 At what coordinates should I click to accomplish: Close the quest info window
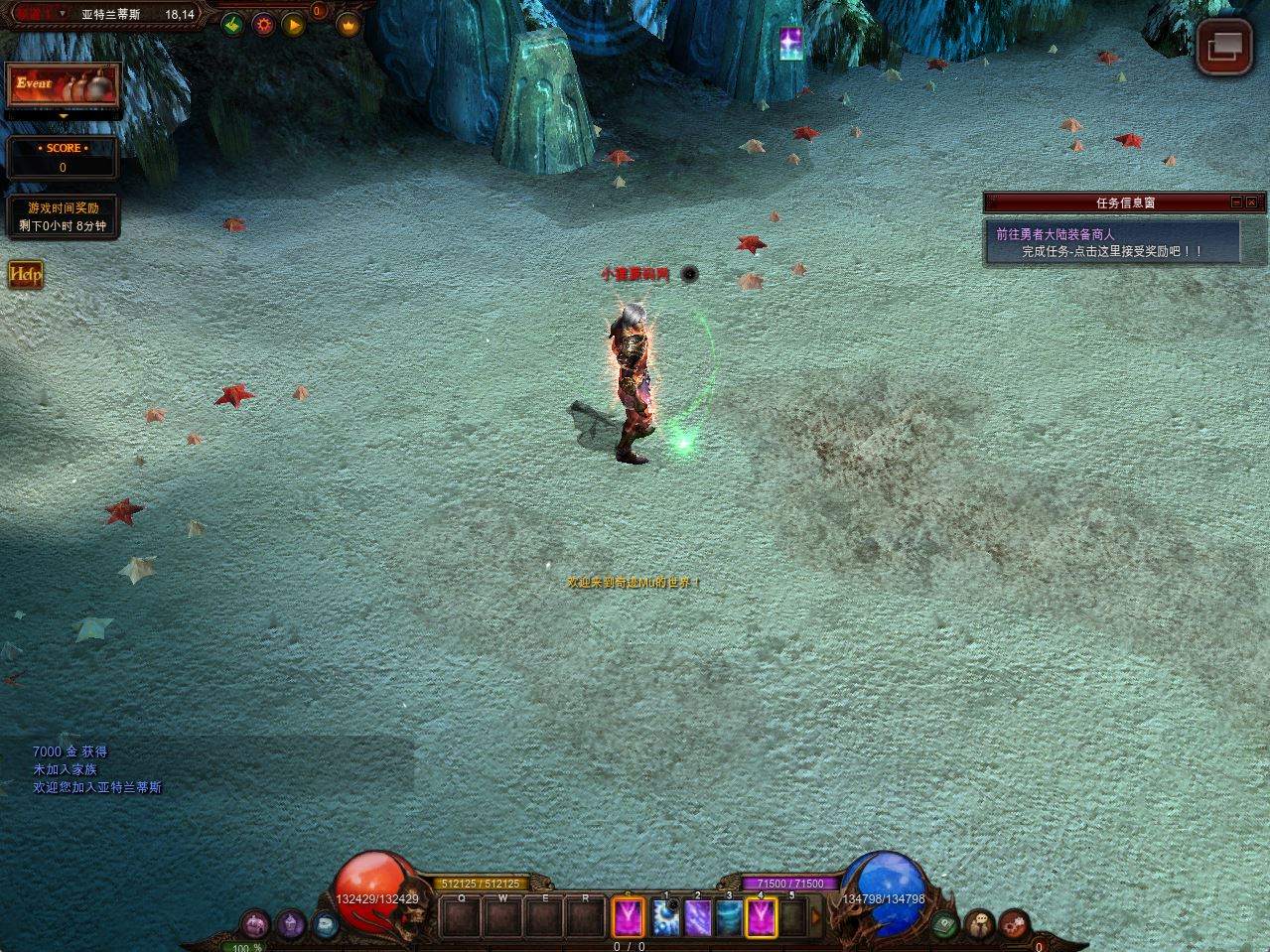tap(1253, 202)
